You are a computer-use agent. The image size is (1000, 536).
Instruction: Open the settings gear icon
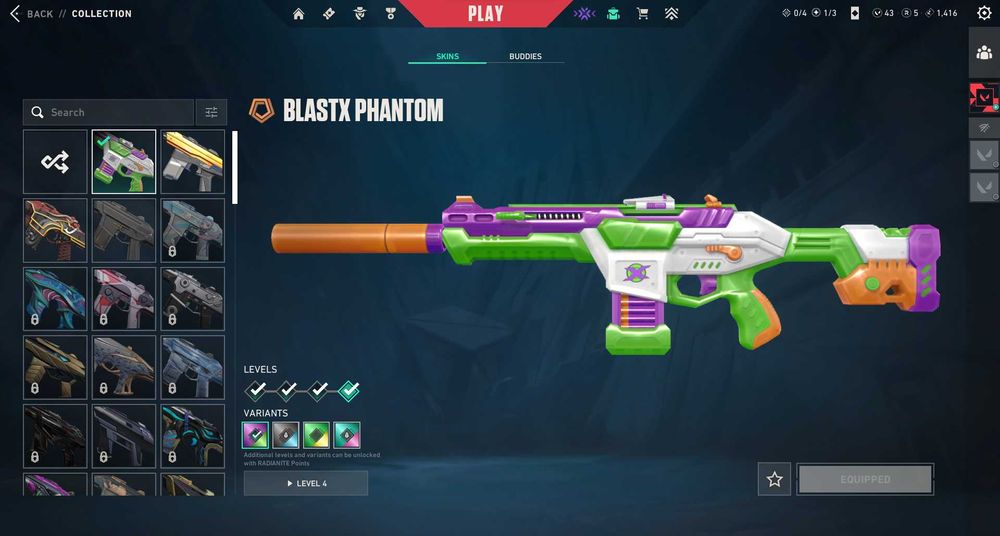984,13
